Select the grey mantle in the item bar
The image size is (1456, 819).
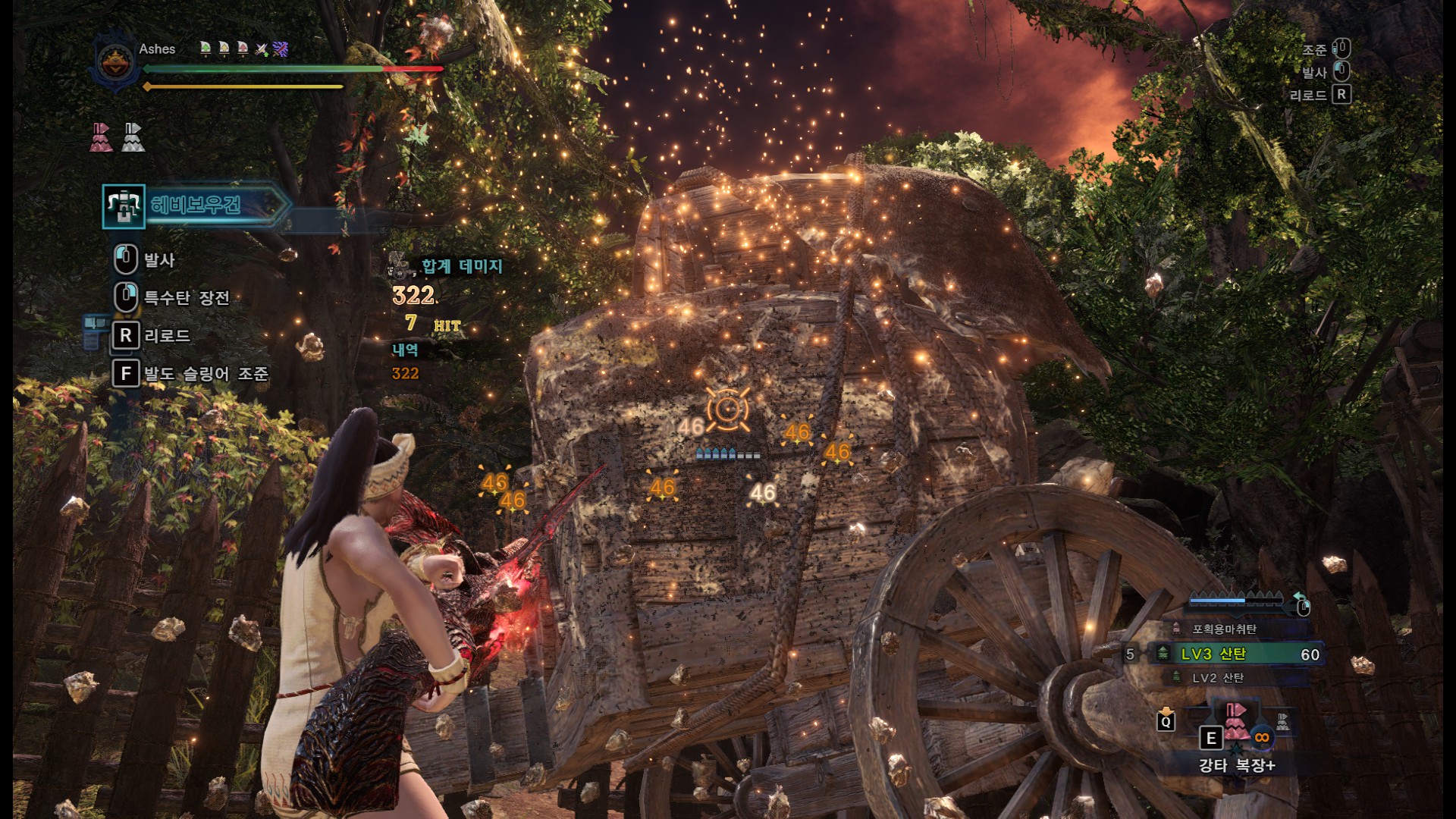(1282, 721)
